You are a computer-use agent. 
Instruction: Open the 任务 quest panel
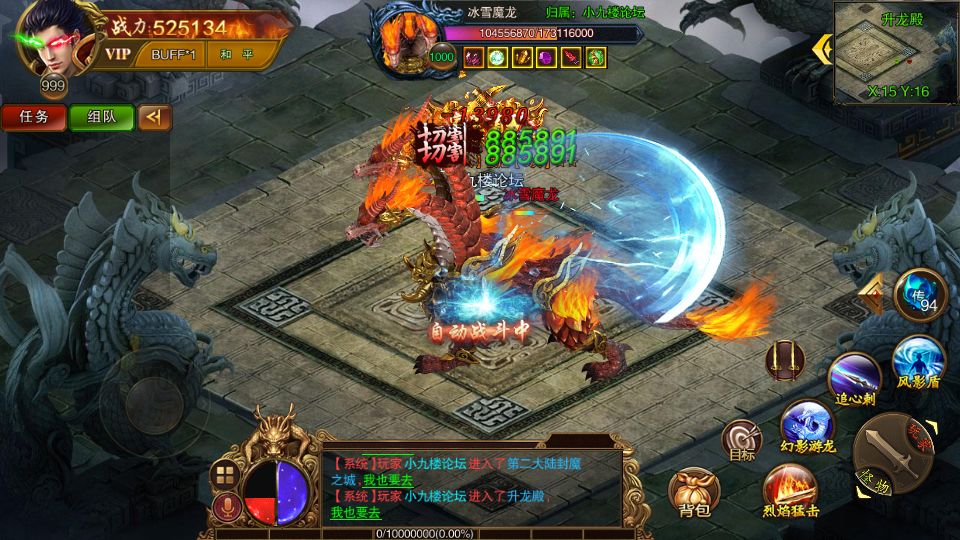click(33, 117)
